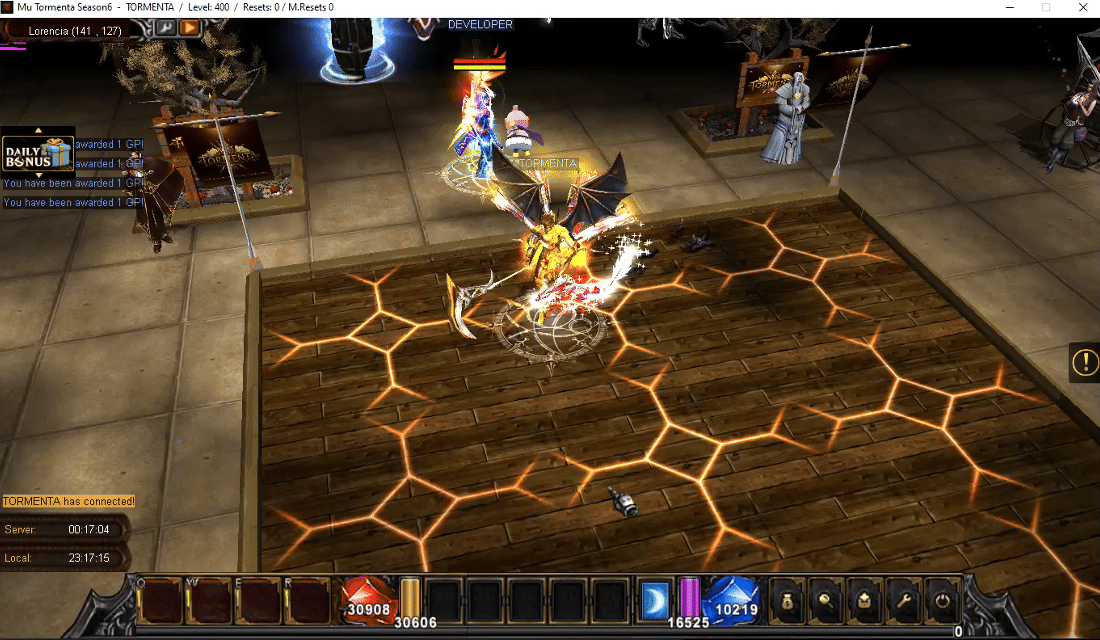Click the up arrow above Daily Bonus

pyautogui.click(x=38, y=130)
